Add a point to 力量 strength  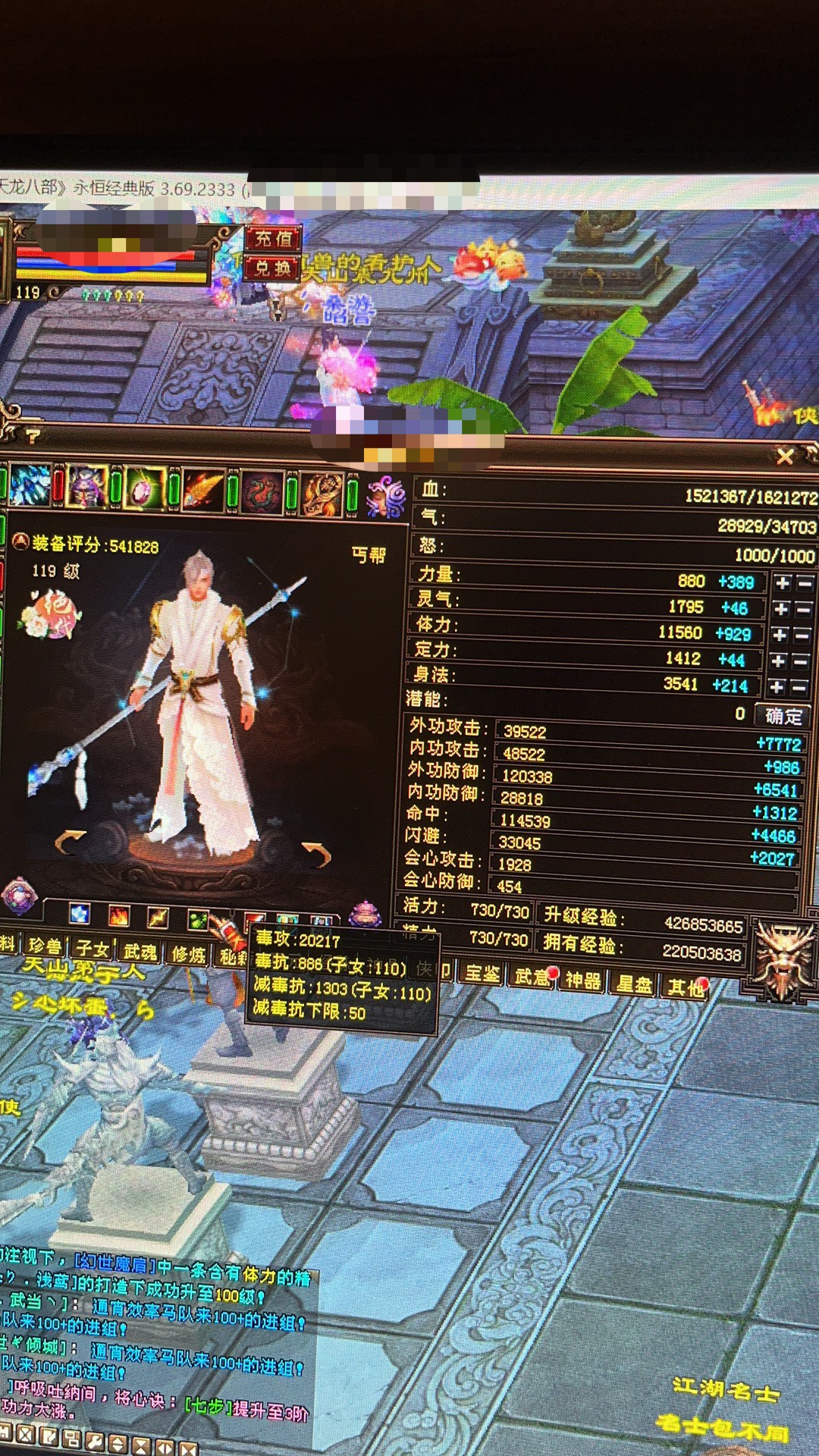782,582
